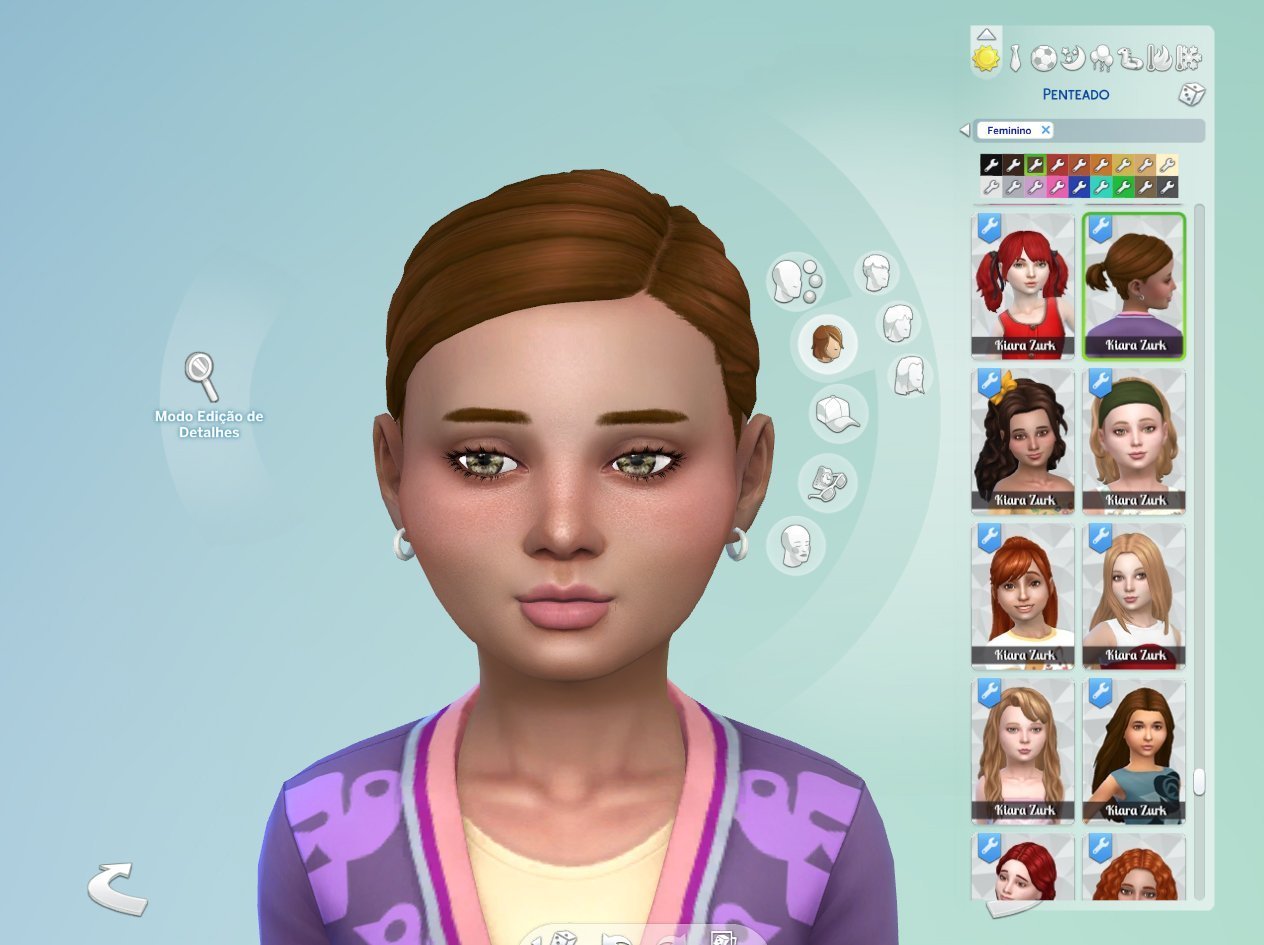Screen dimensions: 1264x945
Task: Click the undo back arrow button
Action: point(117,888)
